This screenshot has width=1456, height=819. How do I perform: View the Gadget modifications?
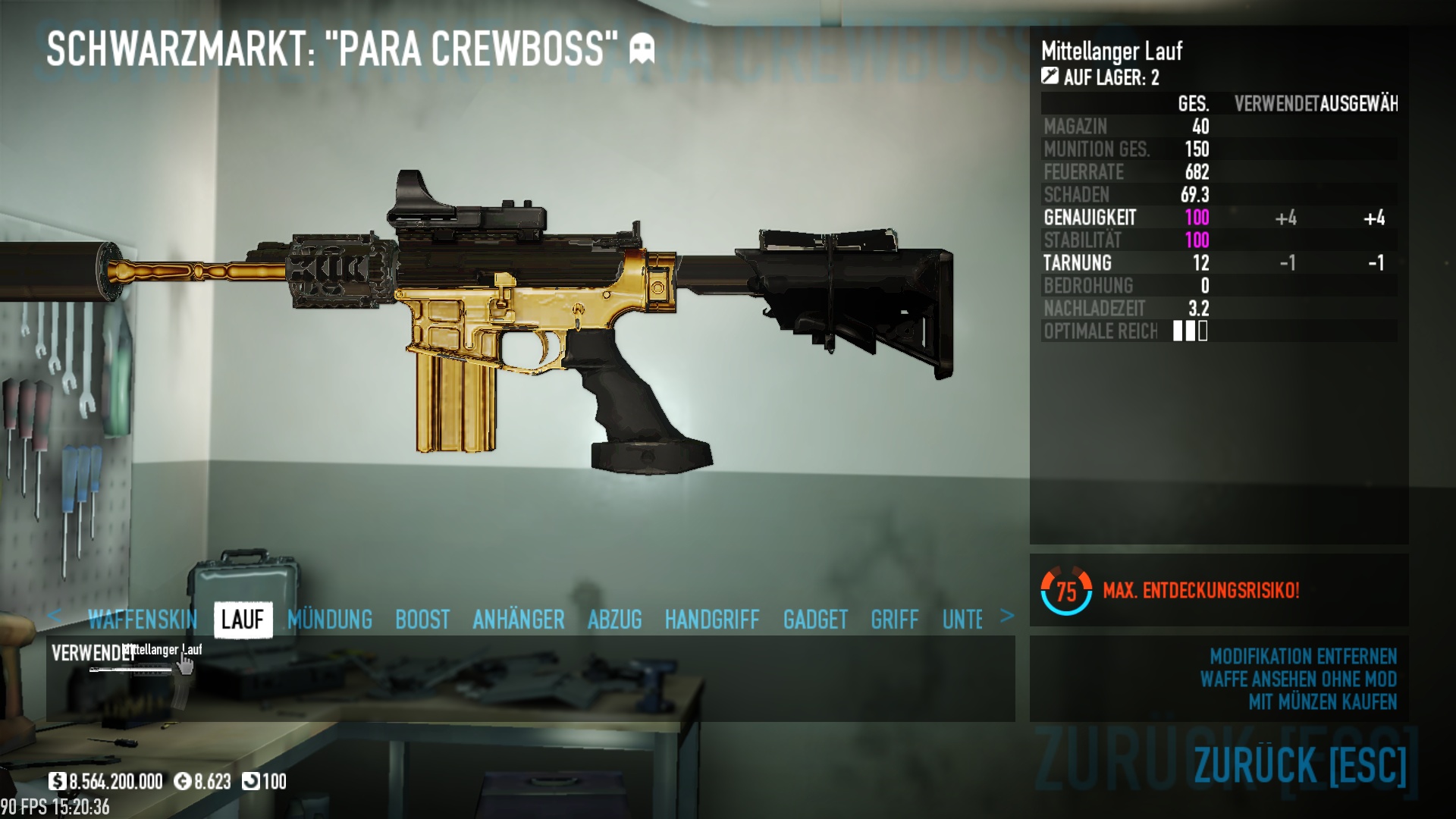point(815,620)
